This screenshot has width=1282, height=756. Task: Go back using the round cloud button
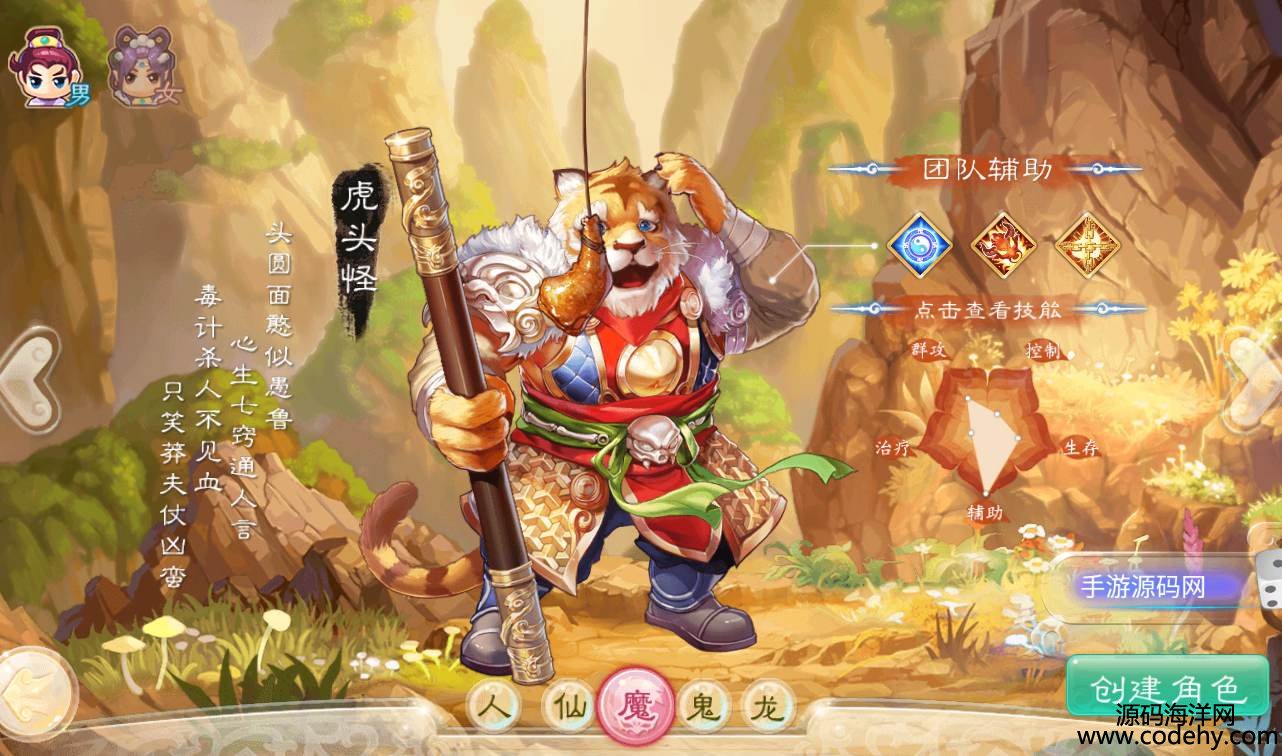coord(36,690)
